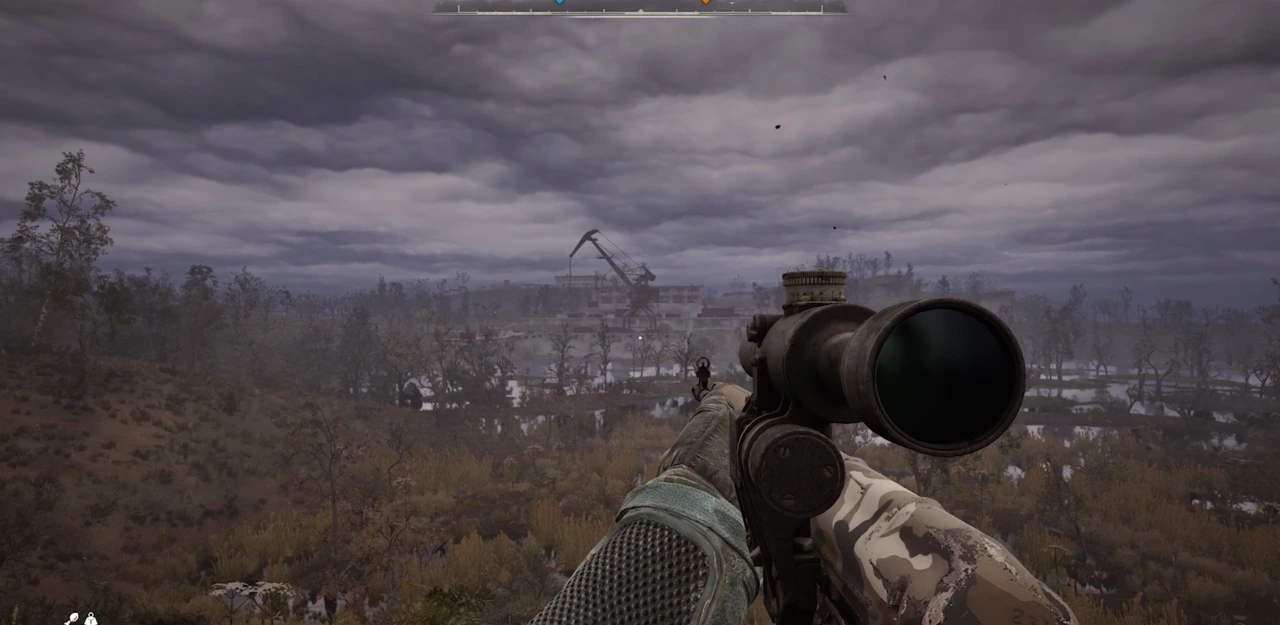Click the orange marker on the compass

(x=705, y=2)
